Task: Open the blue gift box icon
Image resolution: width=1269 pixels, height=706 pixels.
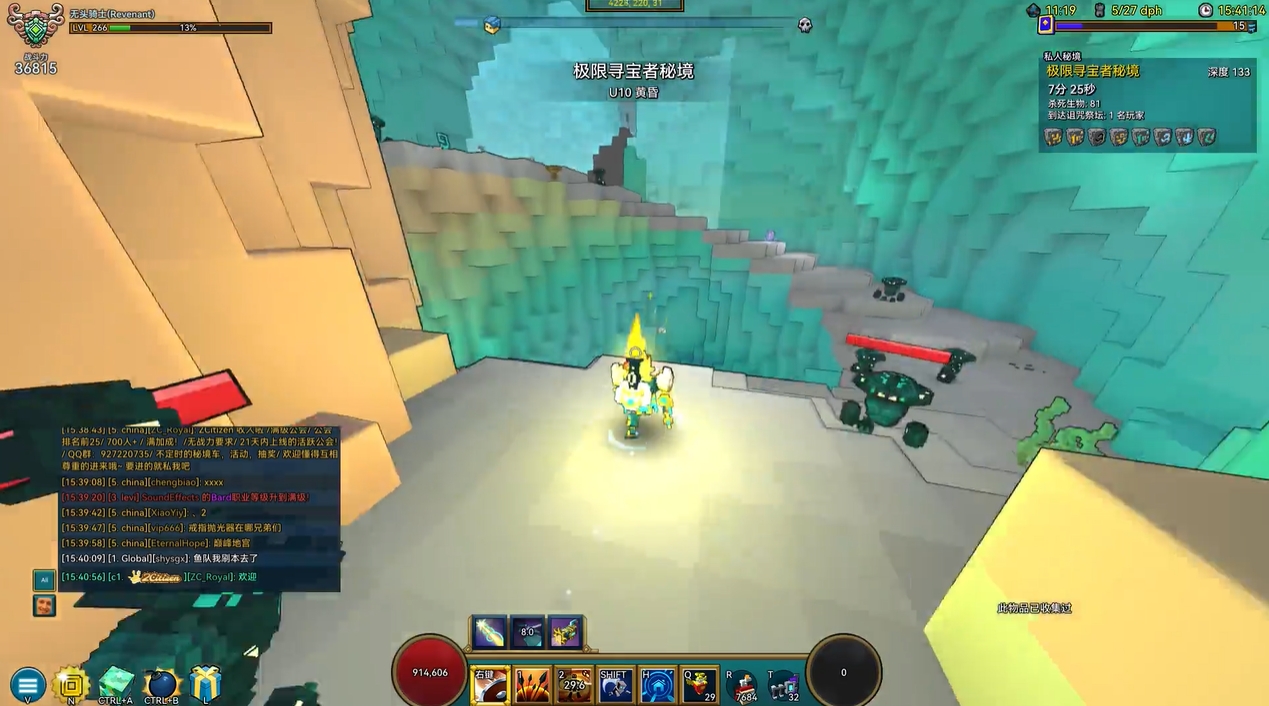Action: [205, 684]
